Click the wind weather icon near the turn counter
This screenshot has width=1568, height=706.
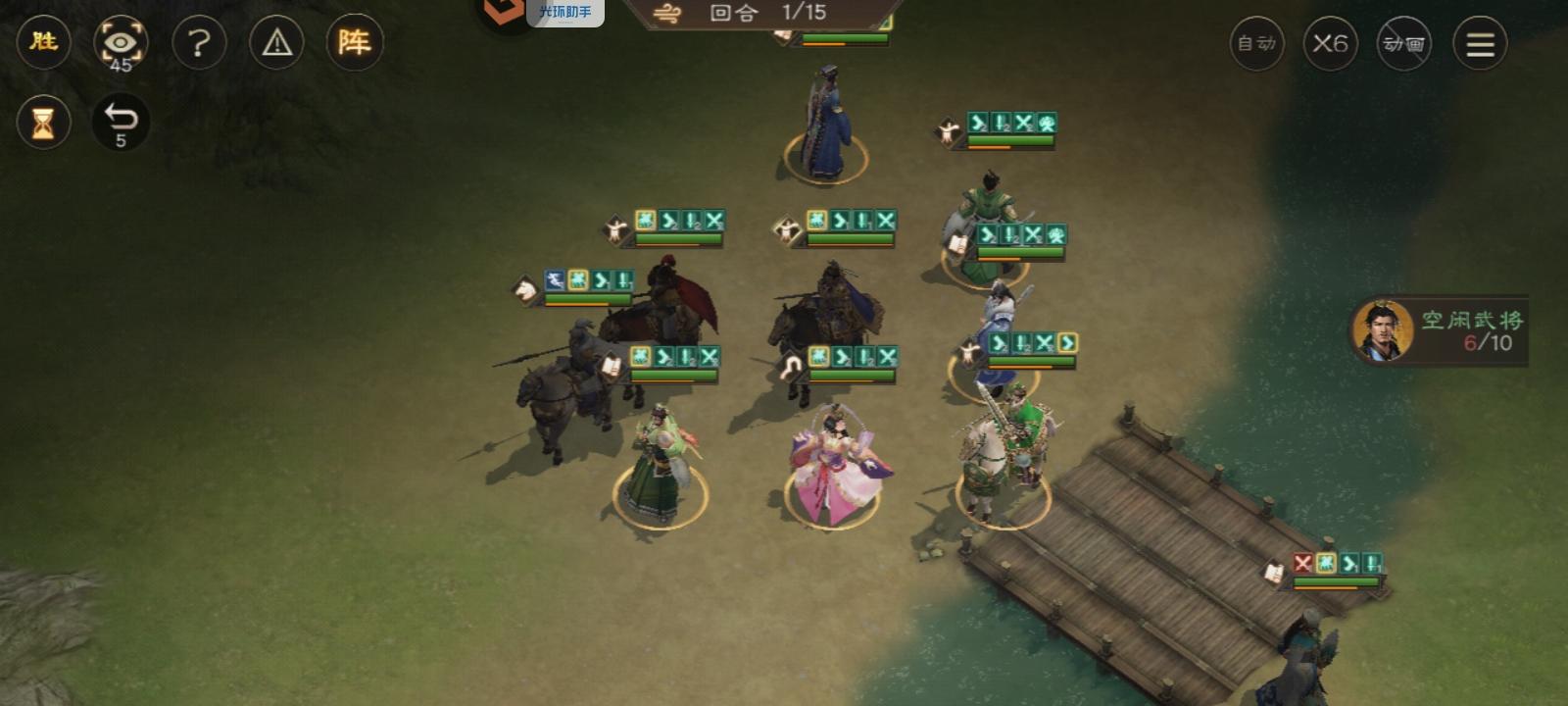tap(666, 14)
